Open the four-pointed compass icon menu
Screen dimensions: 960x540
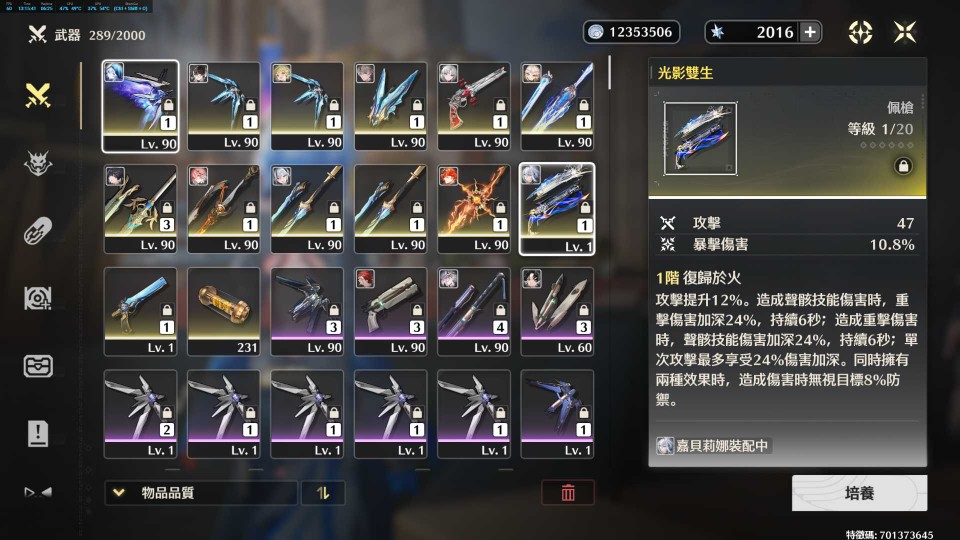pyautogui.click(x=860, y=32)
